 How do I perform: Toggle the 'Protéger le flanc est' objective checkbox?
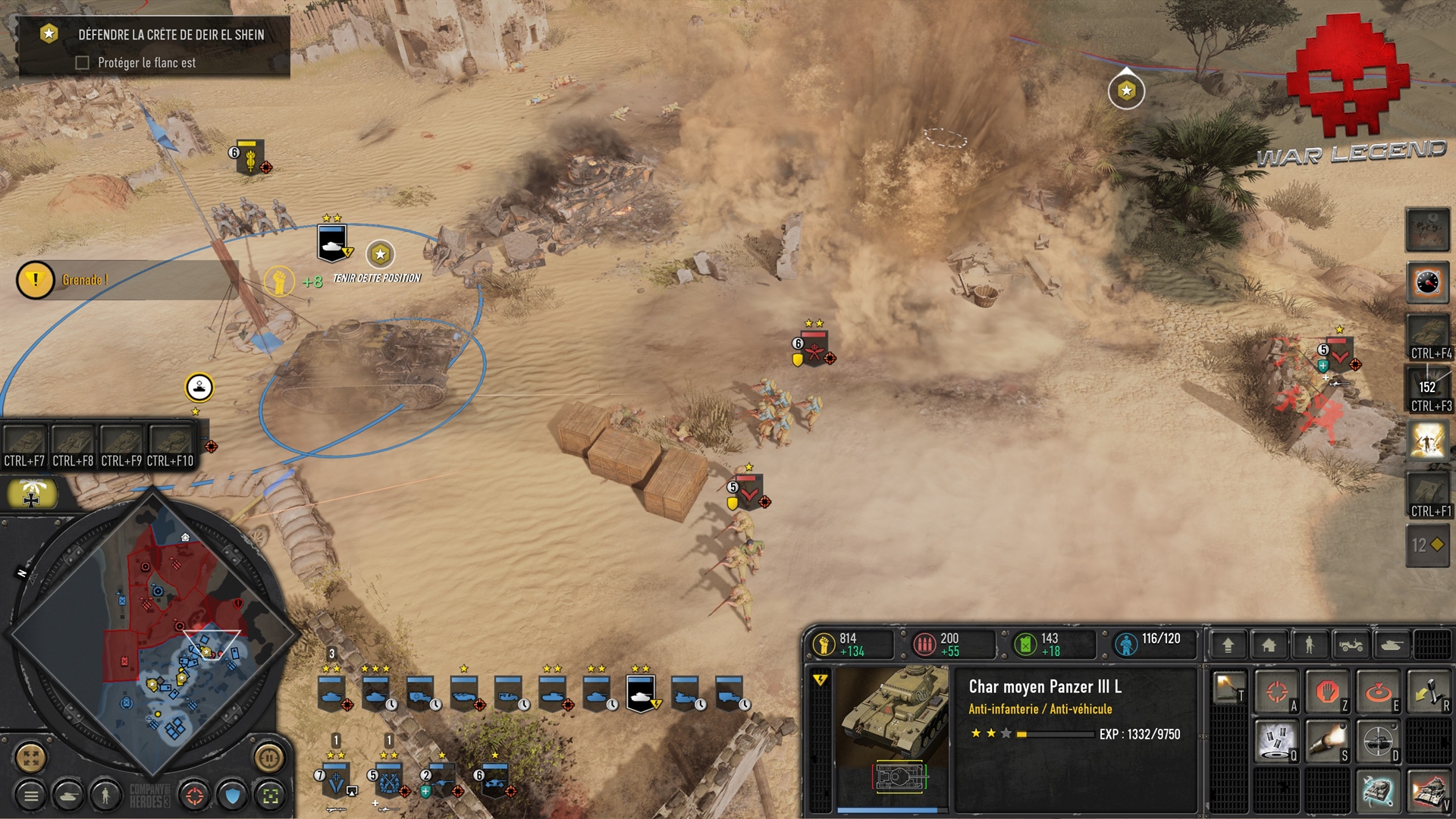coord(83,63)
